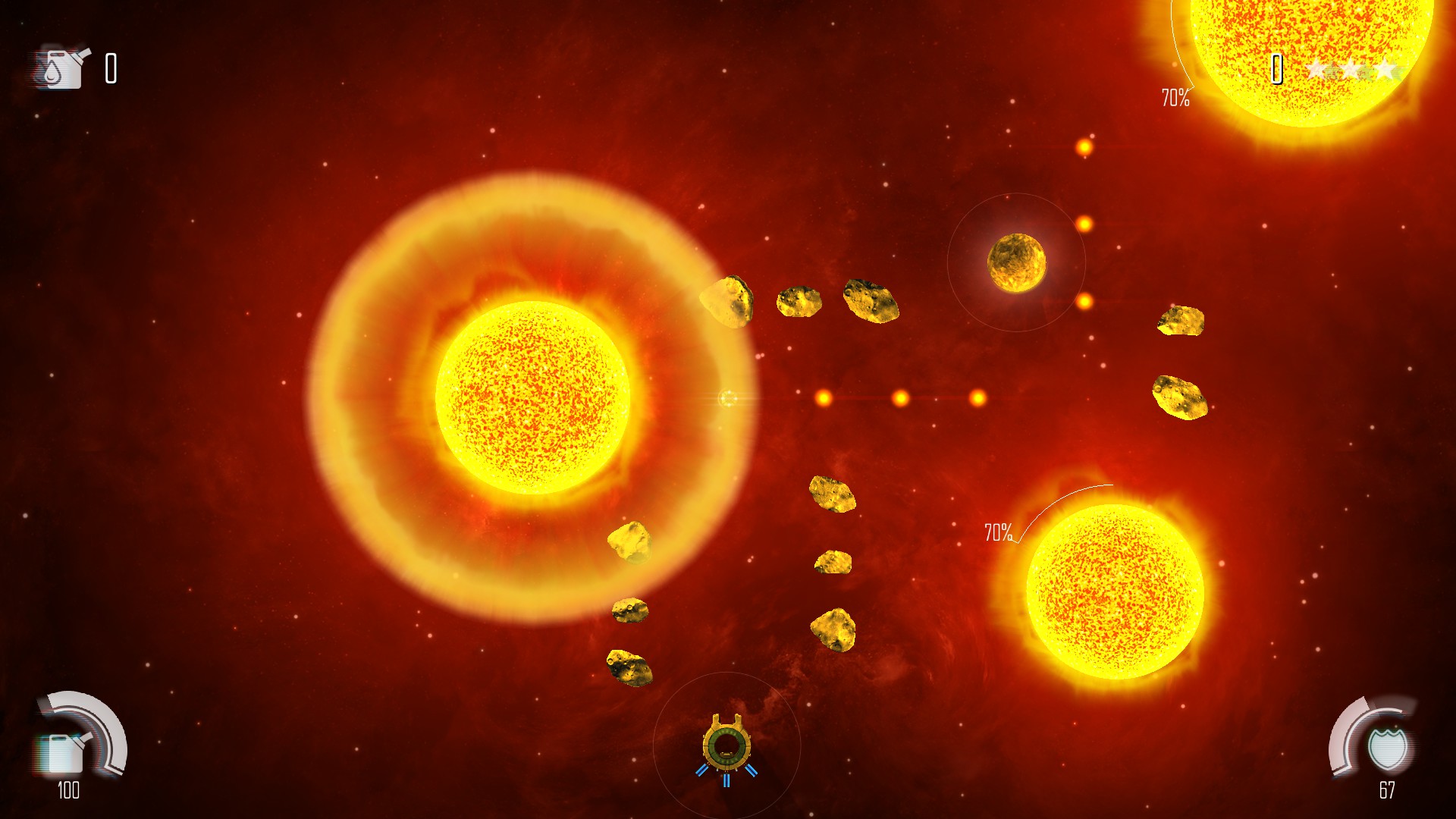This screenshot has width=1456, height=819.
Task: Click the 70% label near the top-right sun
Action: (x=1174, y=97)
